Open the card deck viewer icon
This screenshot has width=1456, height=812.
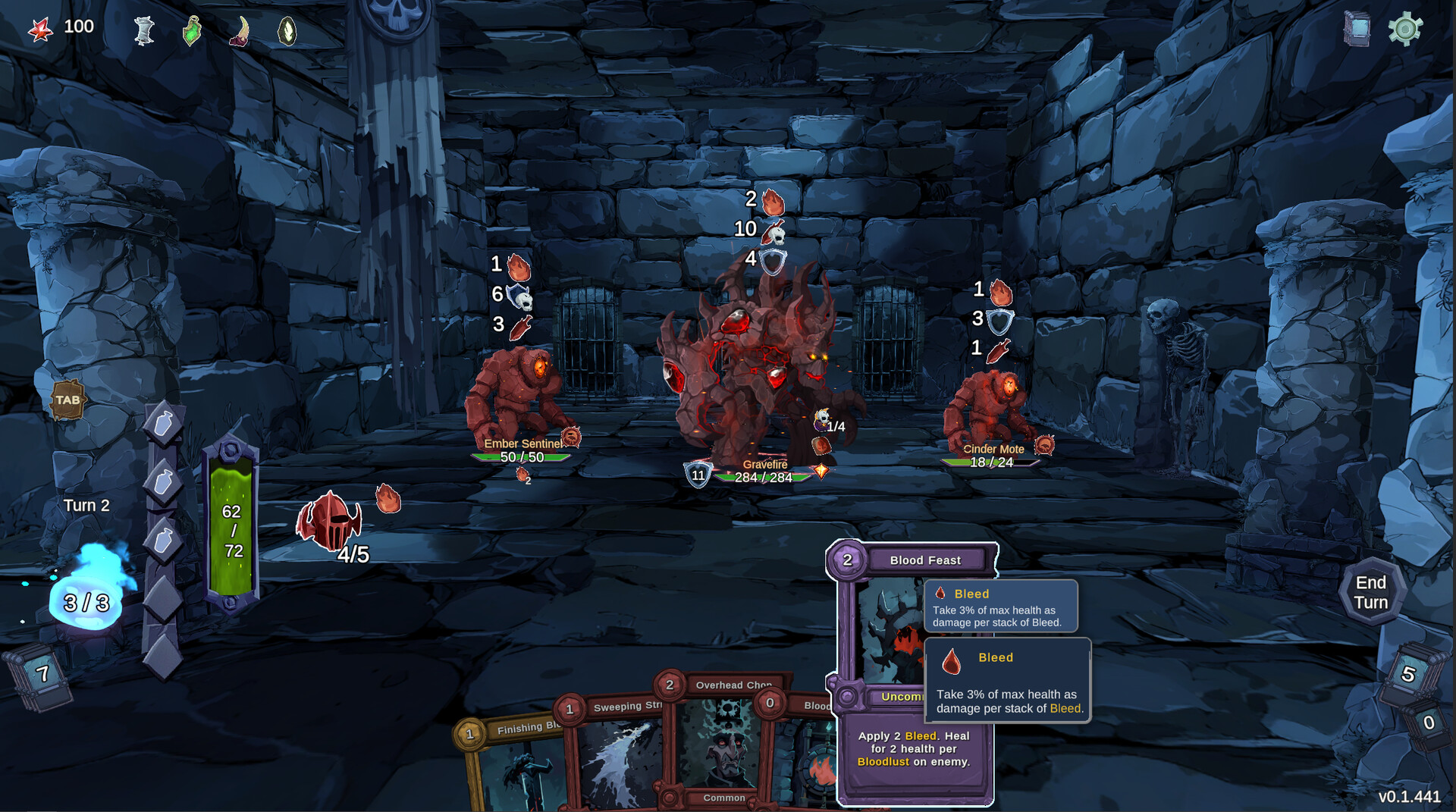(x=1357, y=30)
